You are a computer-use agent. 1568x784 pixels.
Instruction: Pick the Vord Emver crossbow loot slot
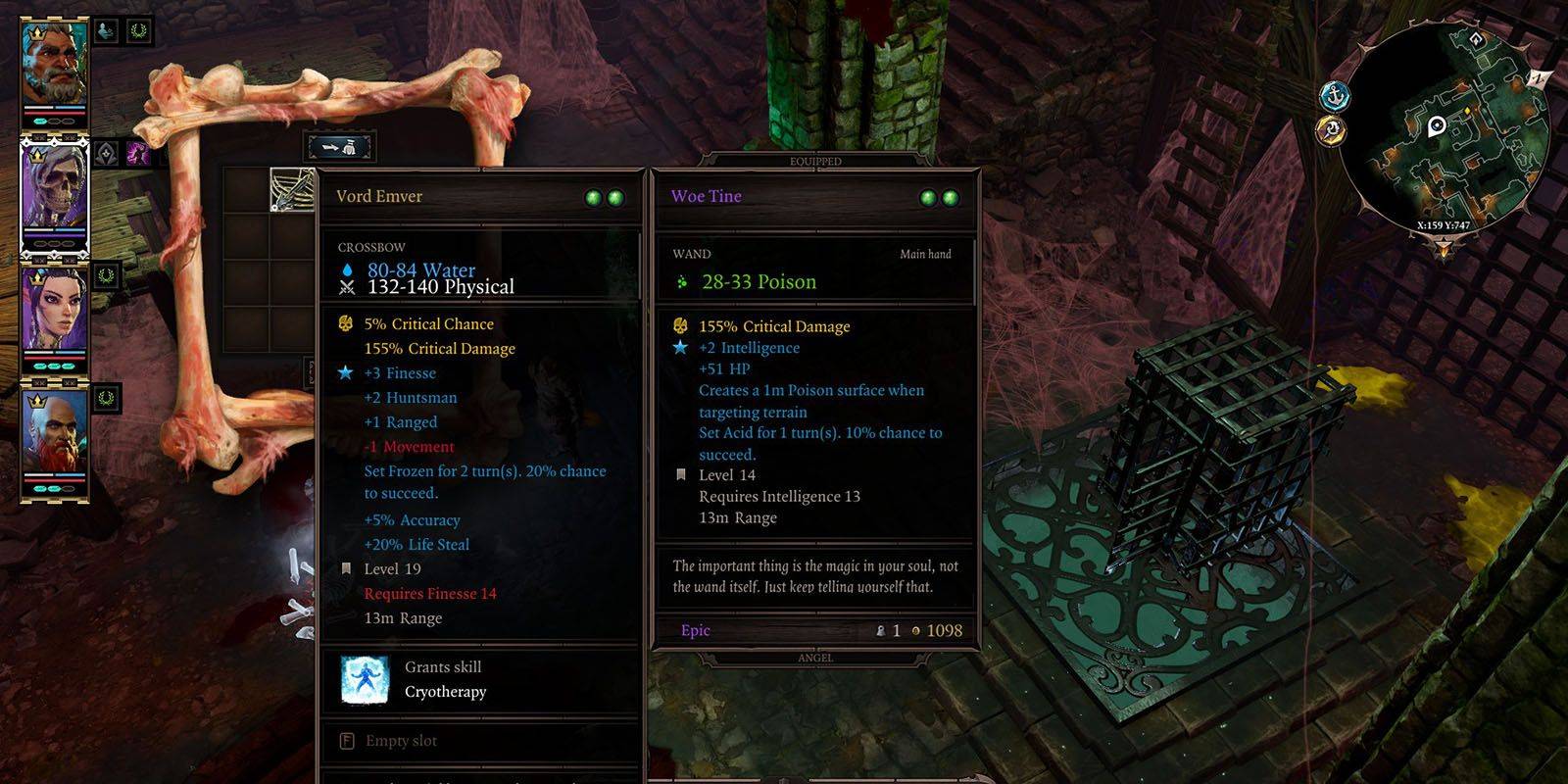point(292,189)
